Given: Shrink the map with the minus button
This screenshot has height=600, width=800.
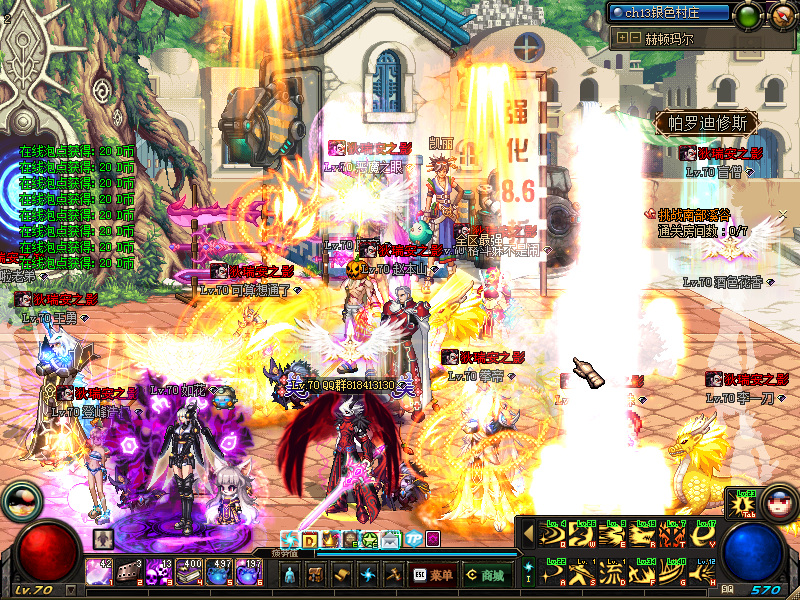Looking at the screenshot, I should coord(635,38).
